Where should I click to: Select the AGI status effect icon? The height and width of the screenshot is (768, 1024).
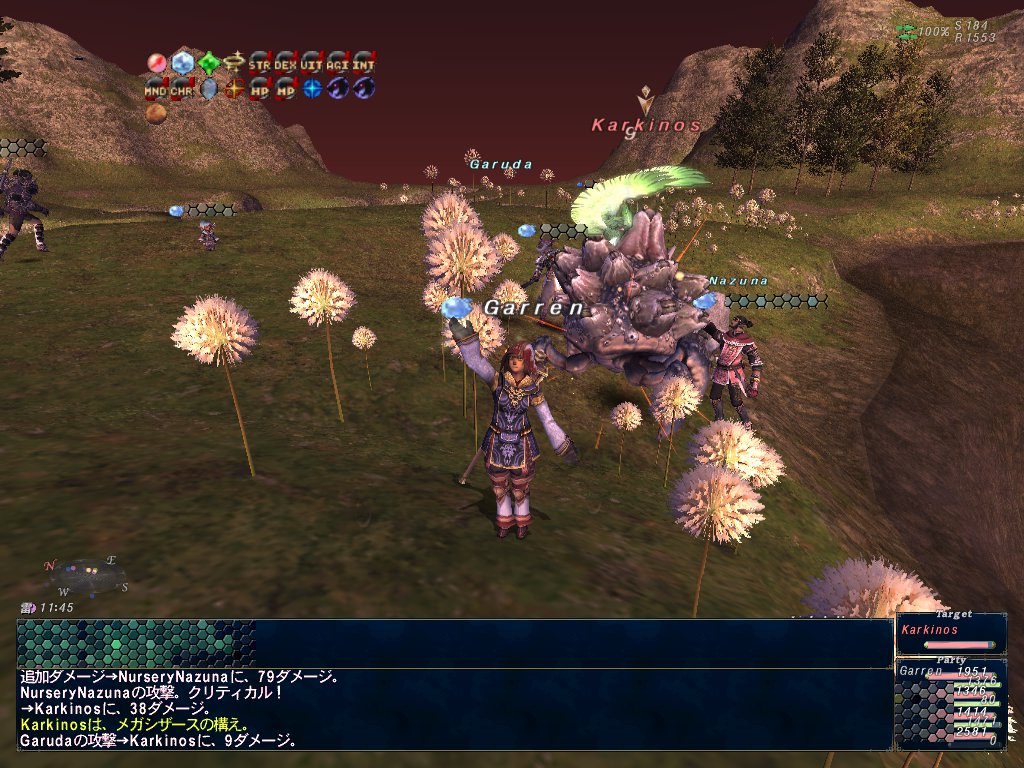click(338, 63)
